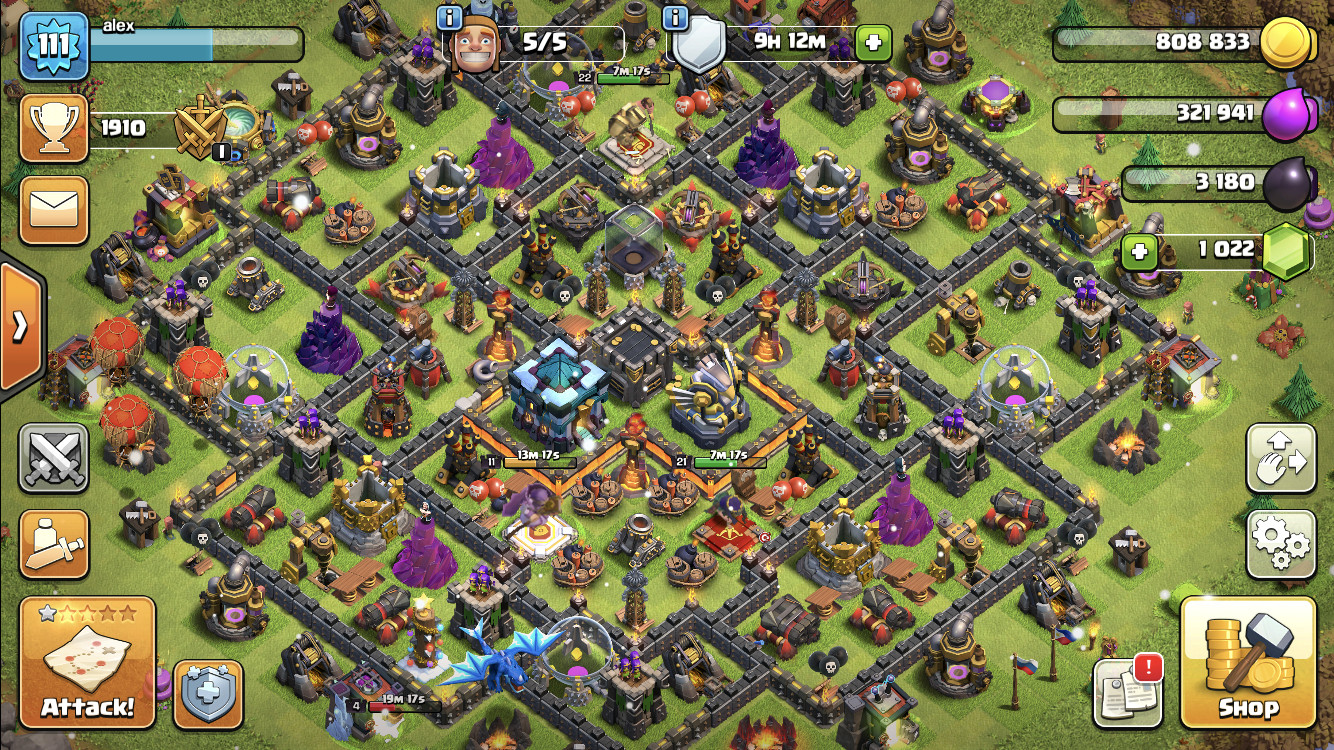
Task: Open the blue shield plus button
Action: [x=209, y=695]
